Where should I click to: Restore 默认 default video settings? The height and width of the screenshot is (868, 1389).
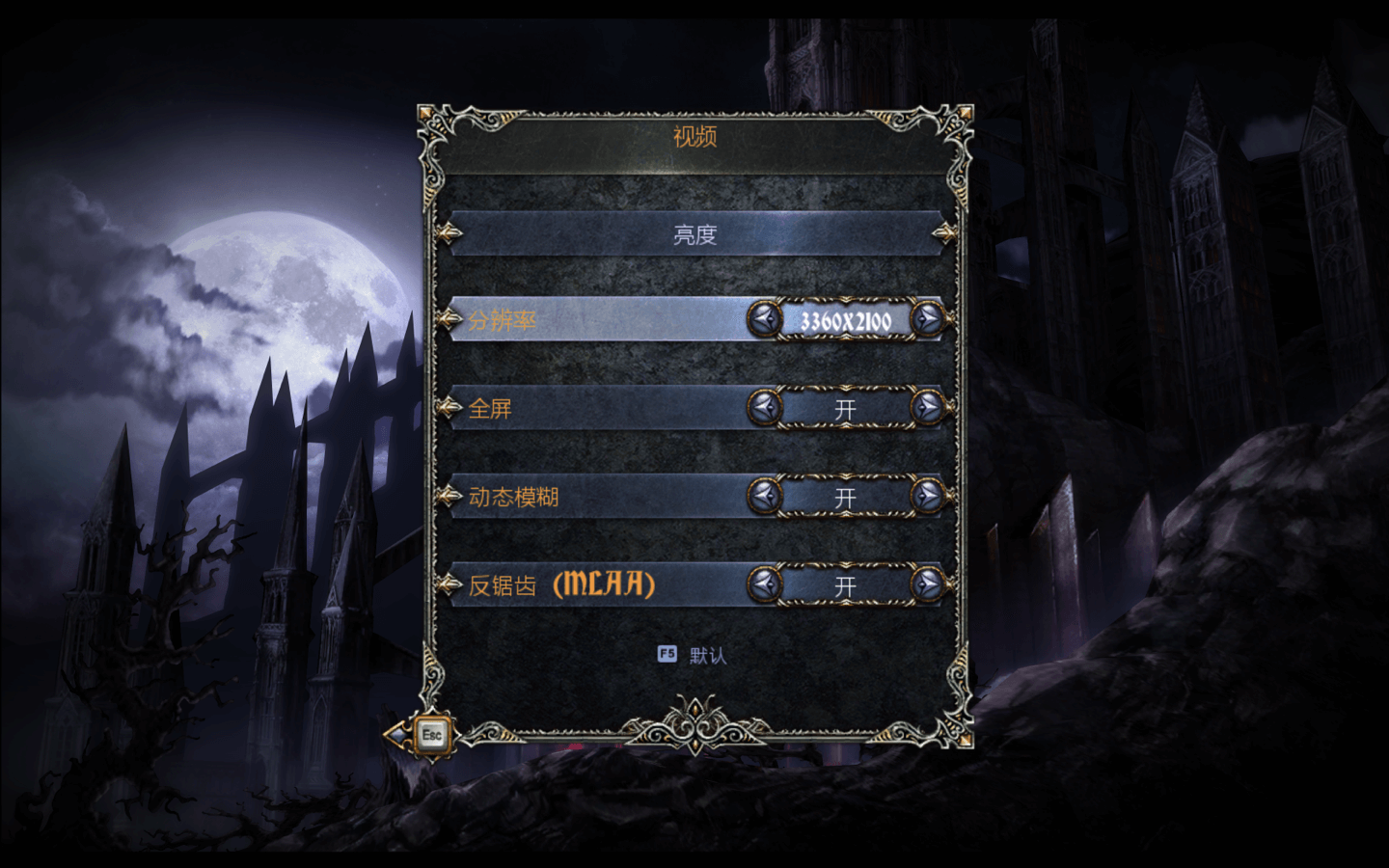pos(694,656)
